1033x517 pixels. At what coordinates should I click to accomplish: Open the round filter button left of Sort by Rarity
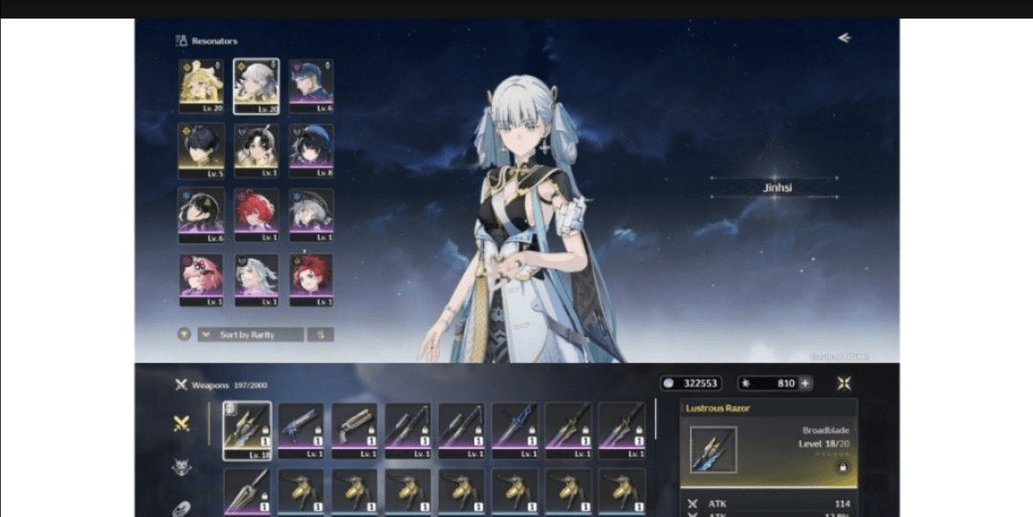(184, 335)
